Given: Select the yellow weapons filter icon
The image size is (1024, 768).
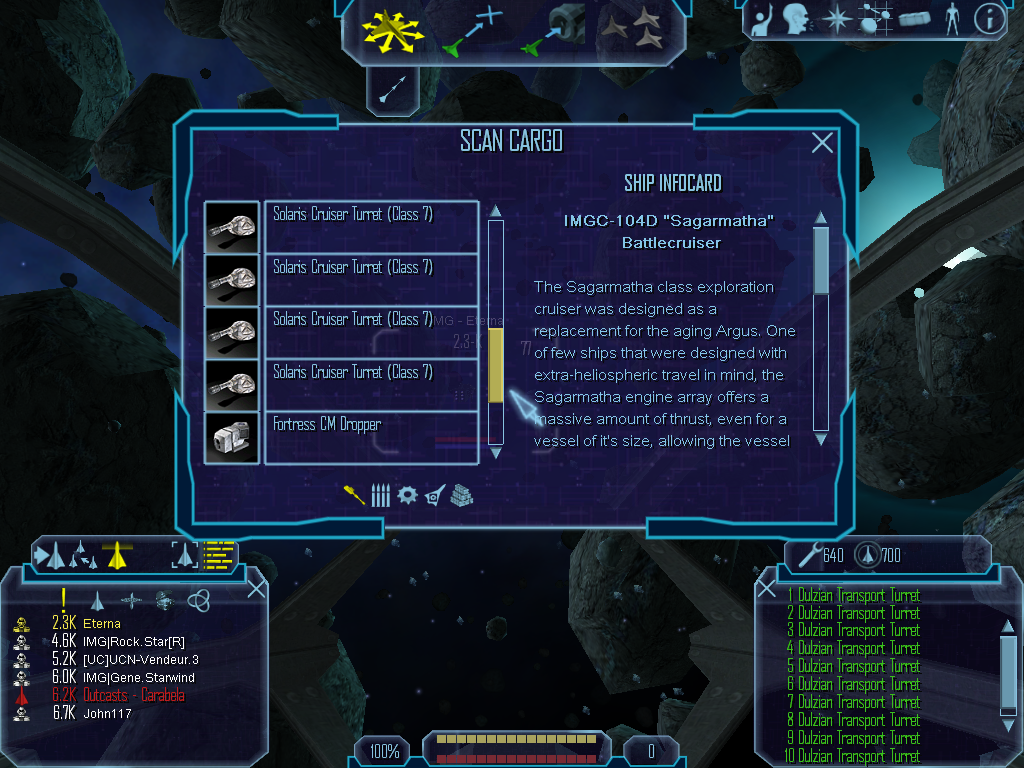Looking at the screenshot, I should point(354,495).
